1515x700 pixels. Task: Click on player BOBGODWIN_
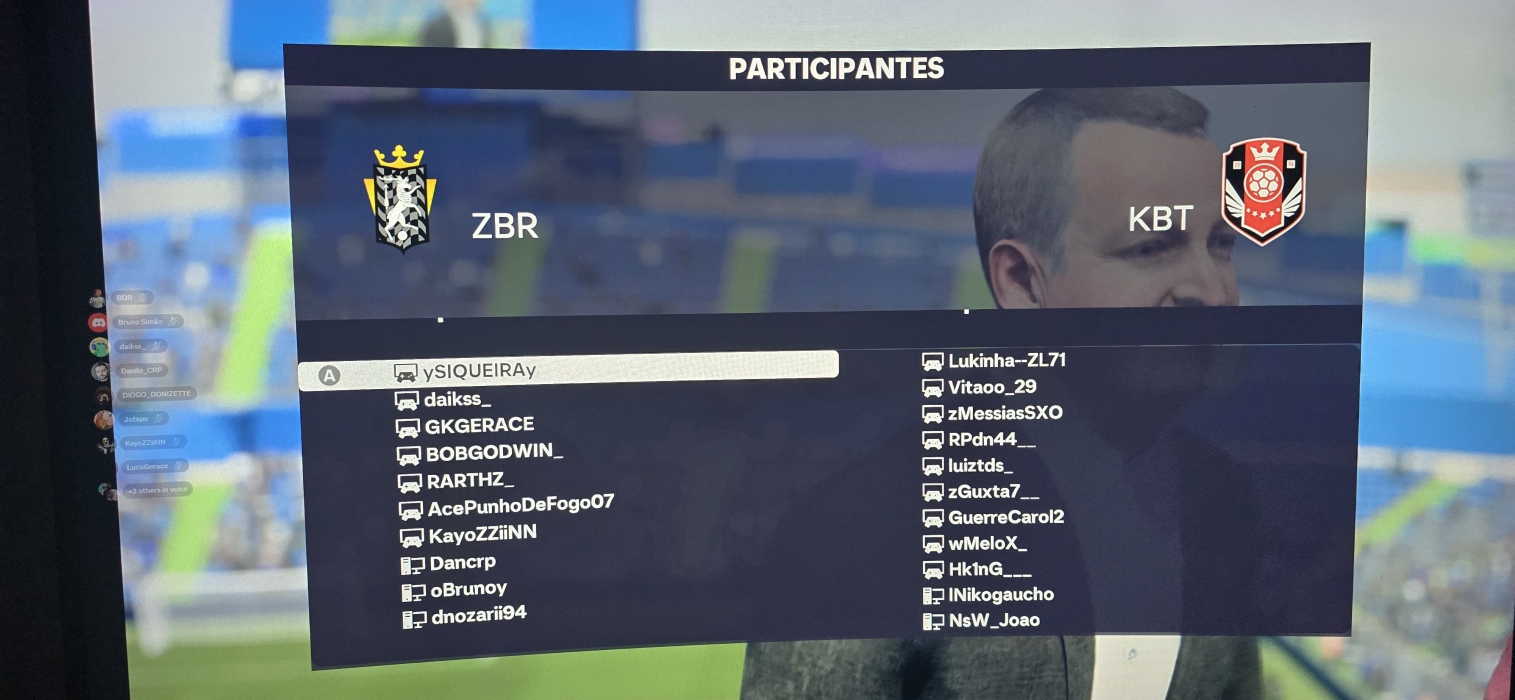pyautogui.click(x=494, y=453)
